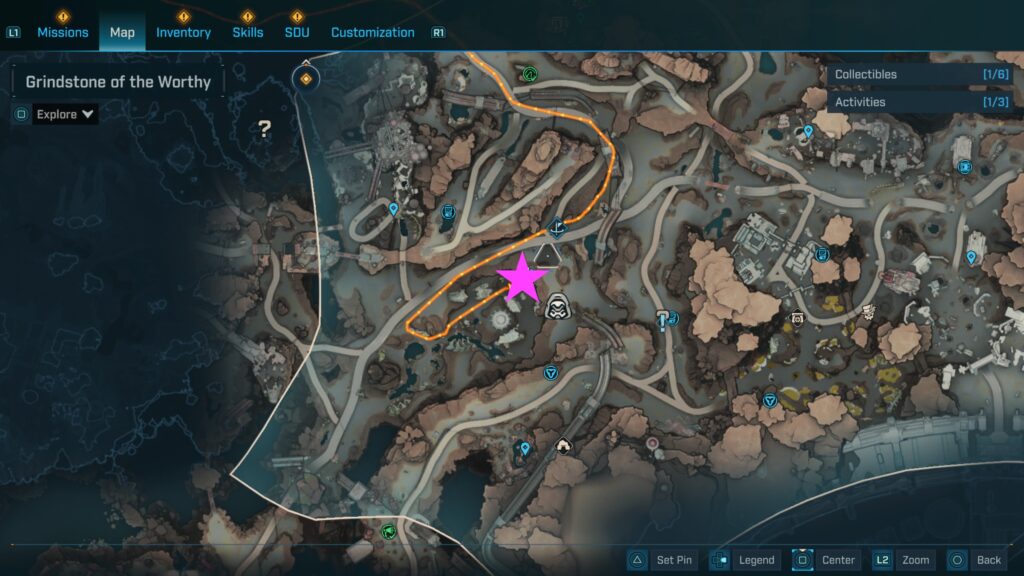Open the map Legend

(743, 560)
